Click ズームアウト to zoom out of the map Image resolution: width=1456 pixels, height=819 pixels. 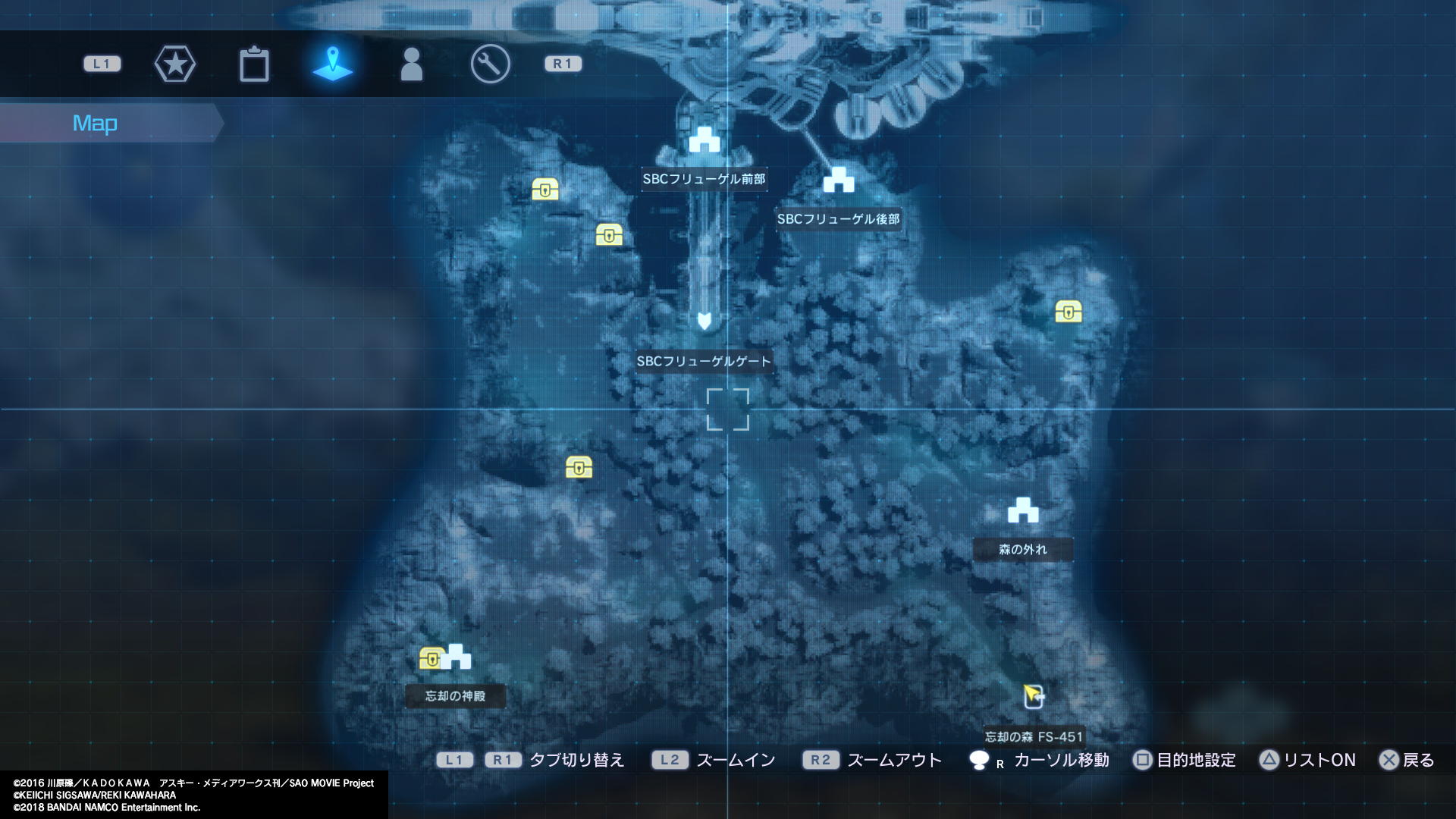[x=895, y=760]
